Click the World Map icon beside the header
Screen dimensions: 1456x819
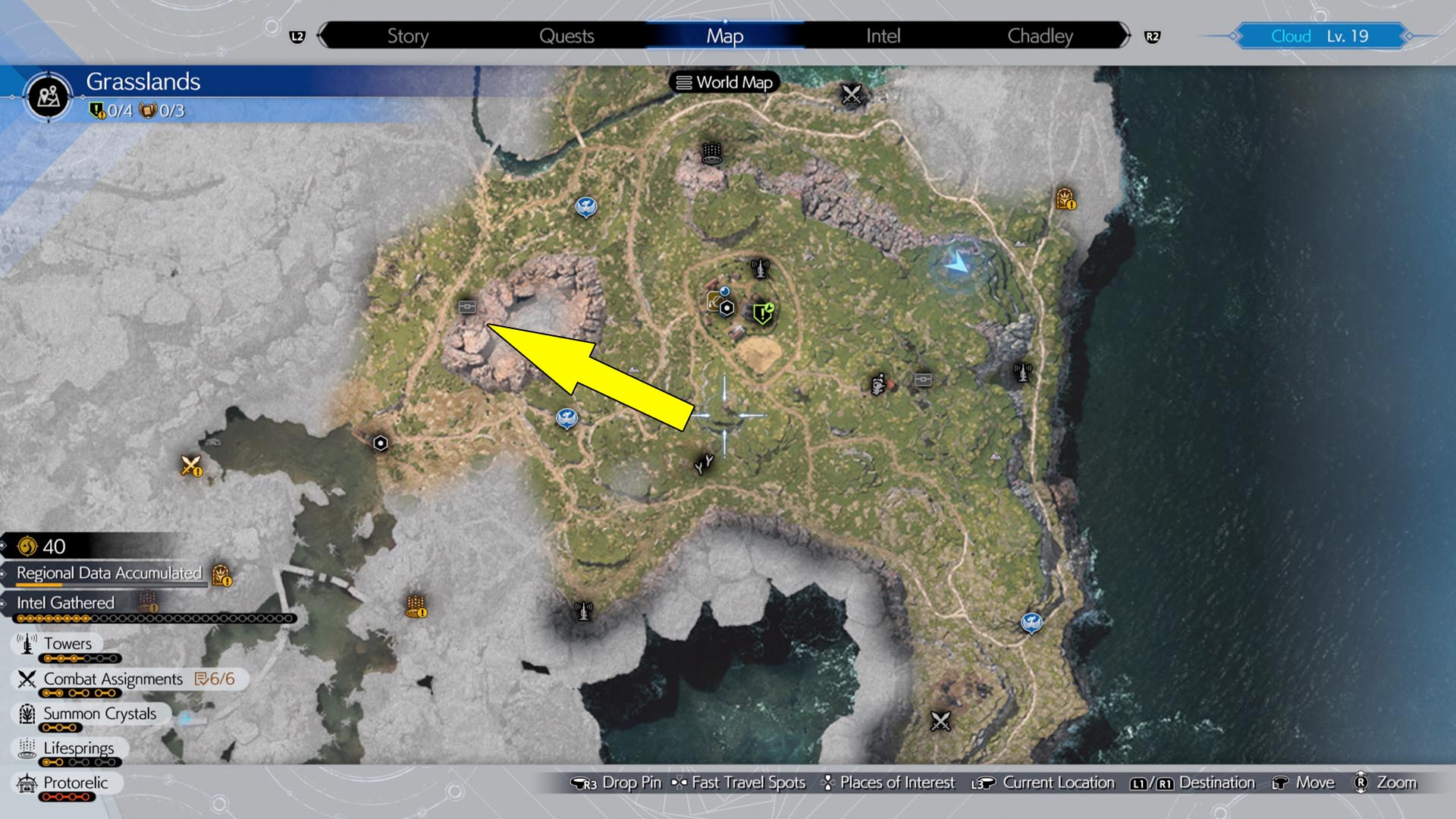coord(685,83)
